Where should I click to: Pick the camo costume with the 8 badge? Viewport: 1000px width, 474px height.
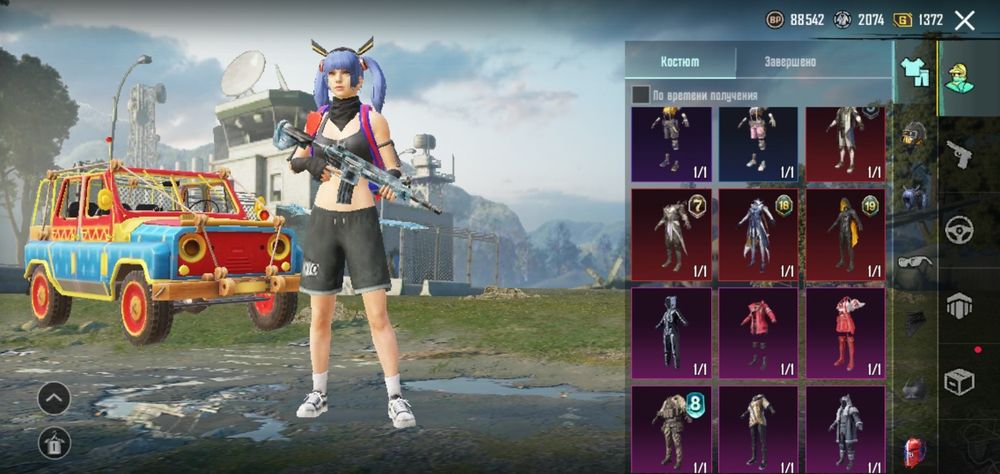(671, 429)
